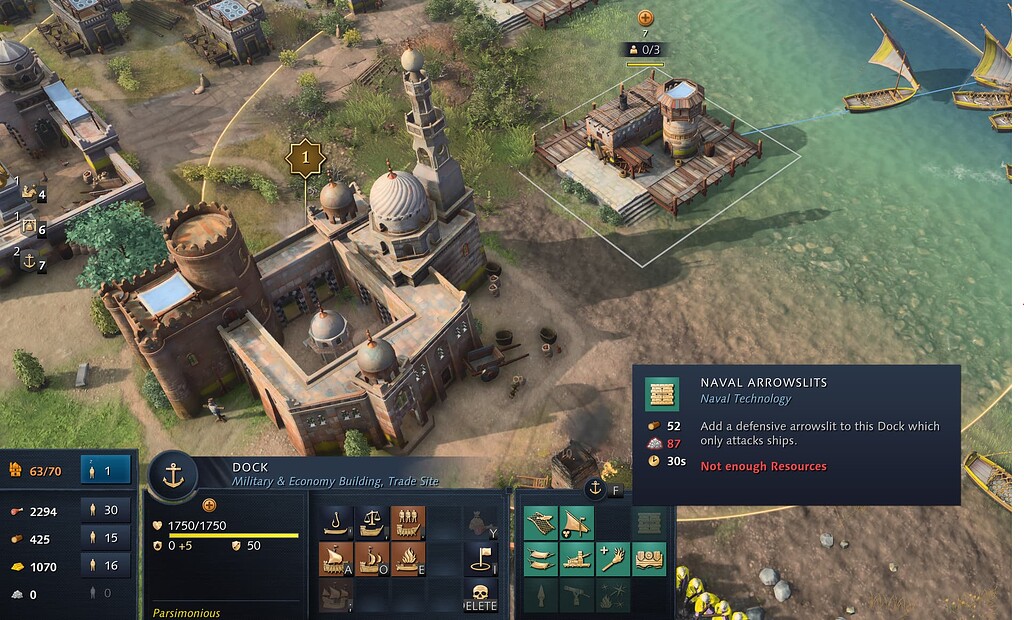
Task: Select the 15 villagers gathering wood
Action: tap(105, 538)
